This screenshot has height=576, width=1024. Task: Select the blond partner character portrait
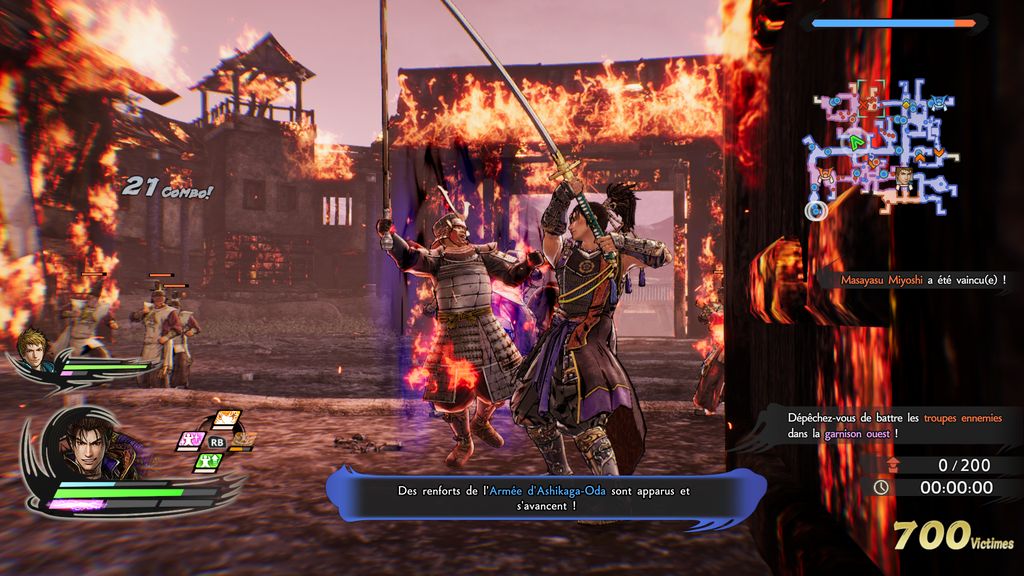32,348
